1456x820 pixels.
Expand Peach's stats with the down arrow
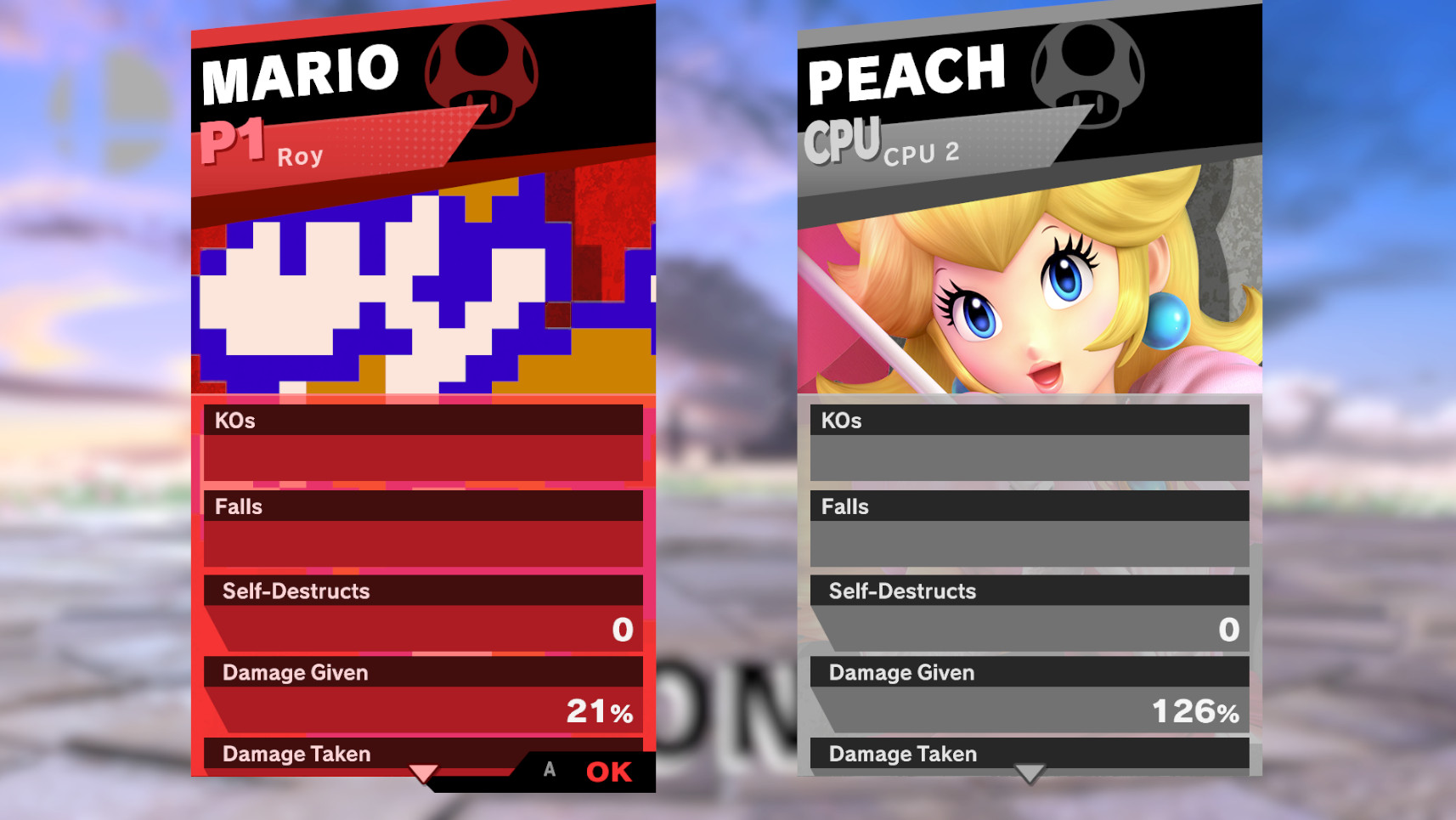(1029, 774)
